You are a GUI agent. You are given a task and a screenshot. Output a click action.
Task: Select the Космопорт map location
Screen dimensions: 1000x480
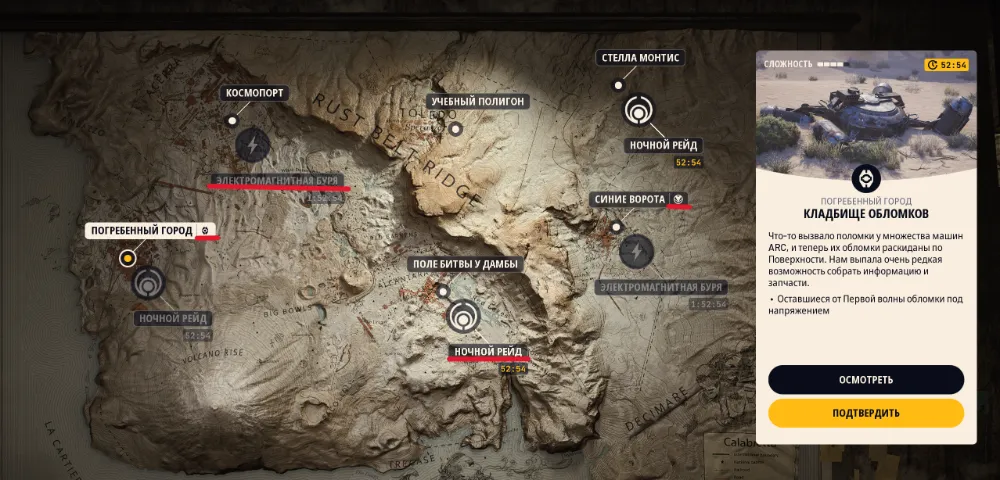[255, 93]
